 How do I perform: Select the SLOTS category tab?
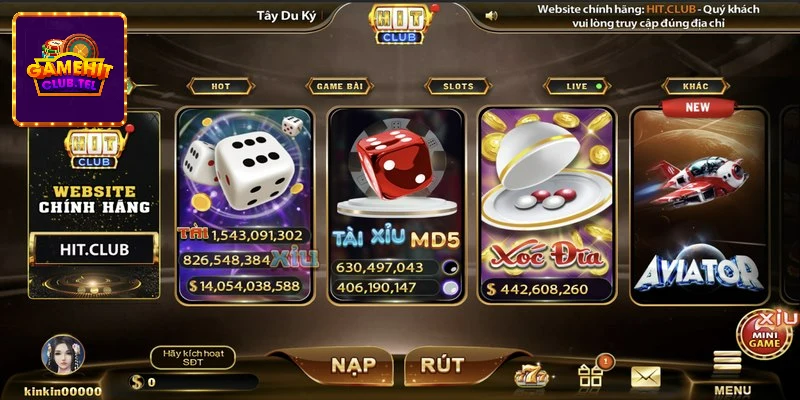tap(458, 86)
